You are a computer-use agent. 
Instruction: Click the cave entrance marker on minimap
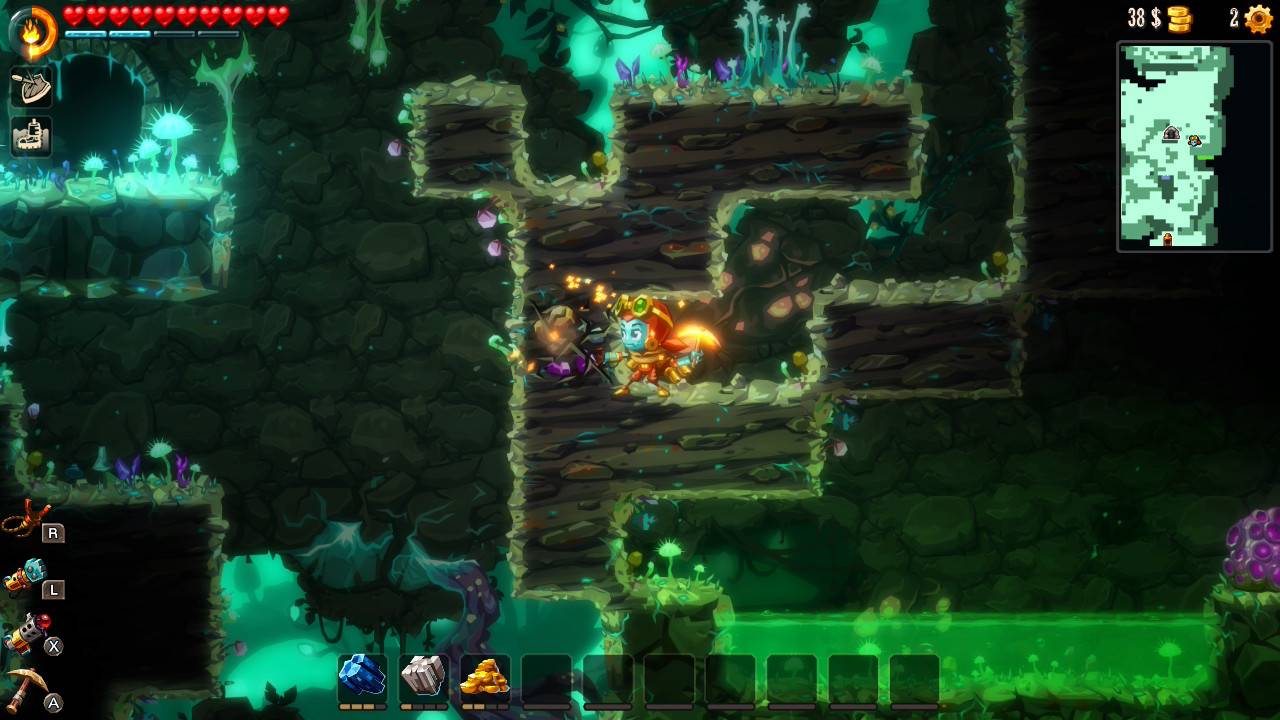pyautogui.click(x=1171, y=133)
